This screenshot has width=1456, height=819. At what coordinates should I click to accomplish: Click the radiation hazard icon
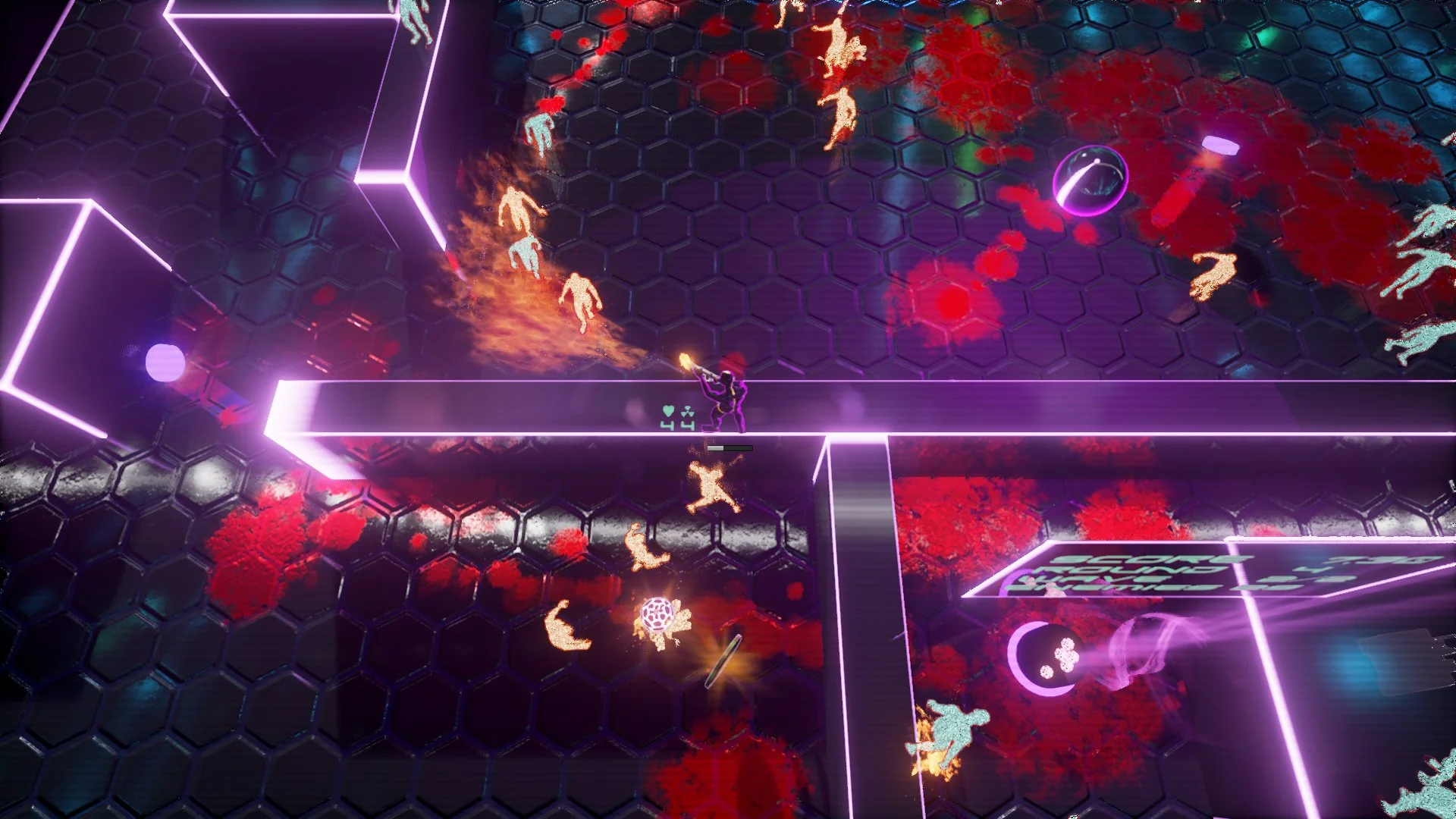tap(688, 412)
